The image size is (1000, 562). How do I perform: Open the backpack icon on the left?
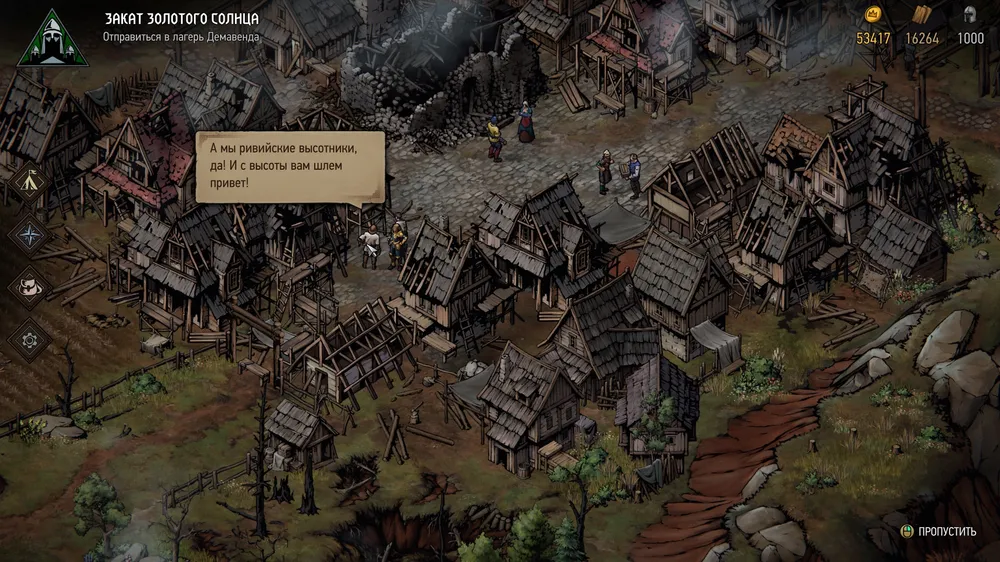(27, 286)
